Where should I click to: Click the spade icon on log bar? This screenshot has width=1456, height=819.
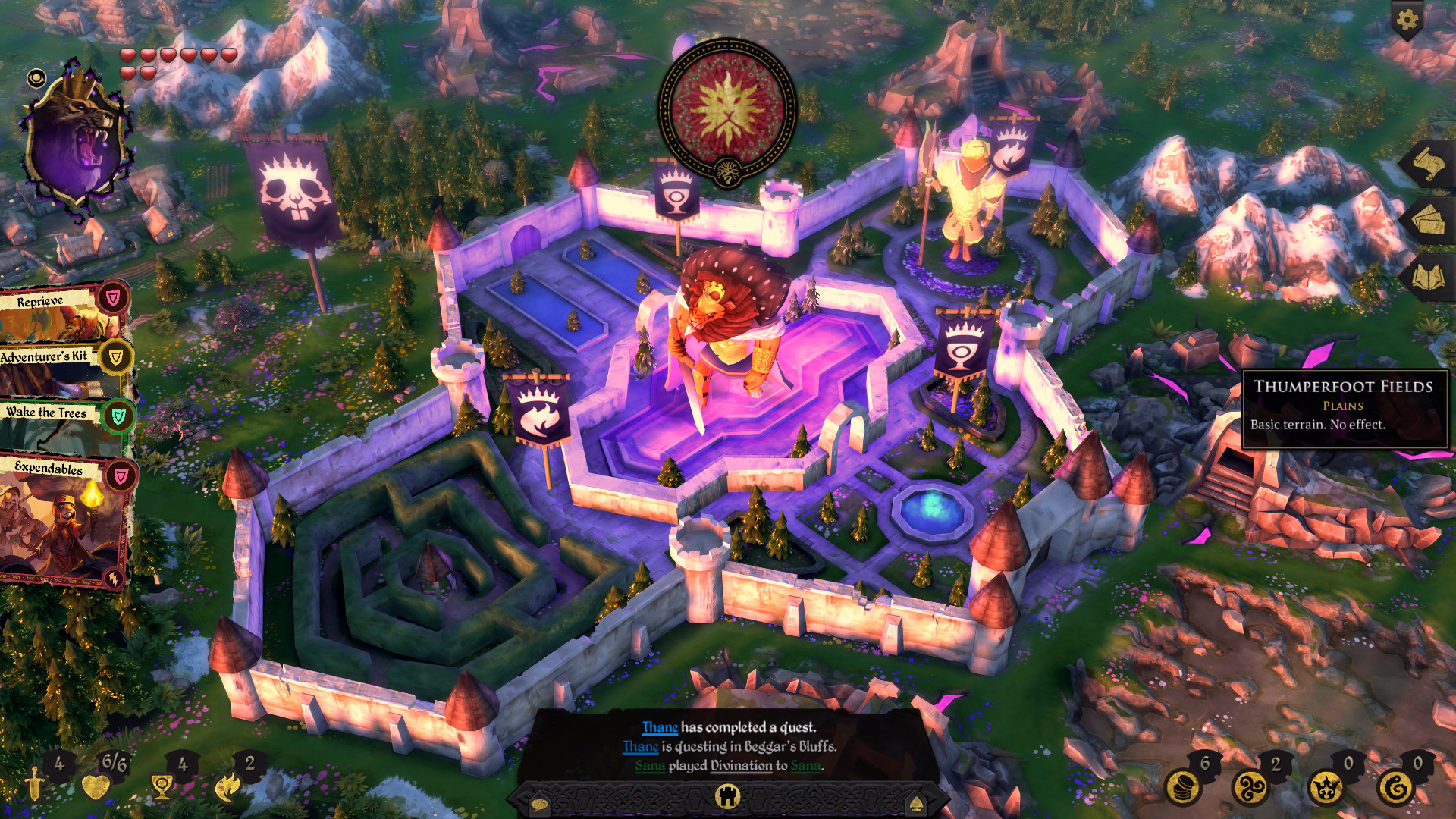click(x=916, y=803)
